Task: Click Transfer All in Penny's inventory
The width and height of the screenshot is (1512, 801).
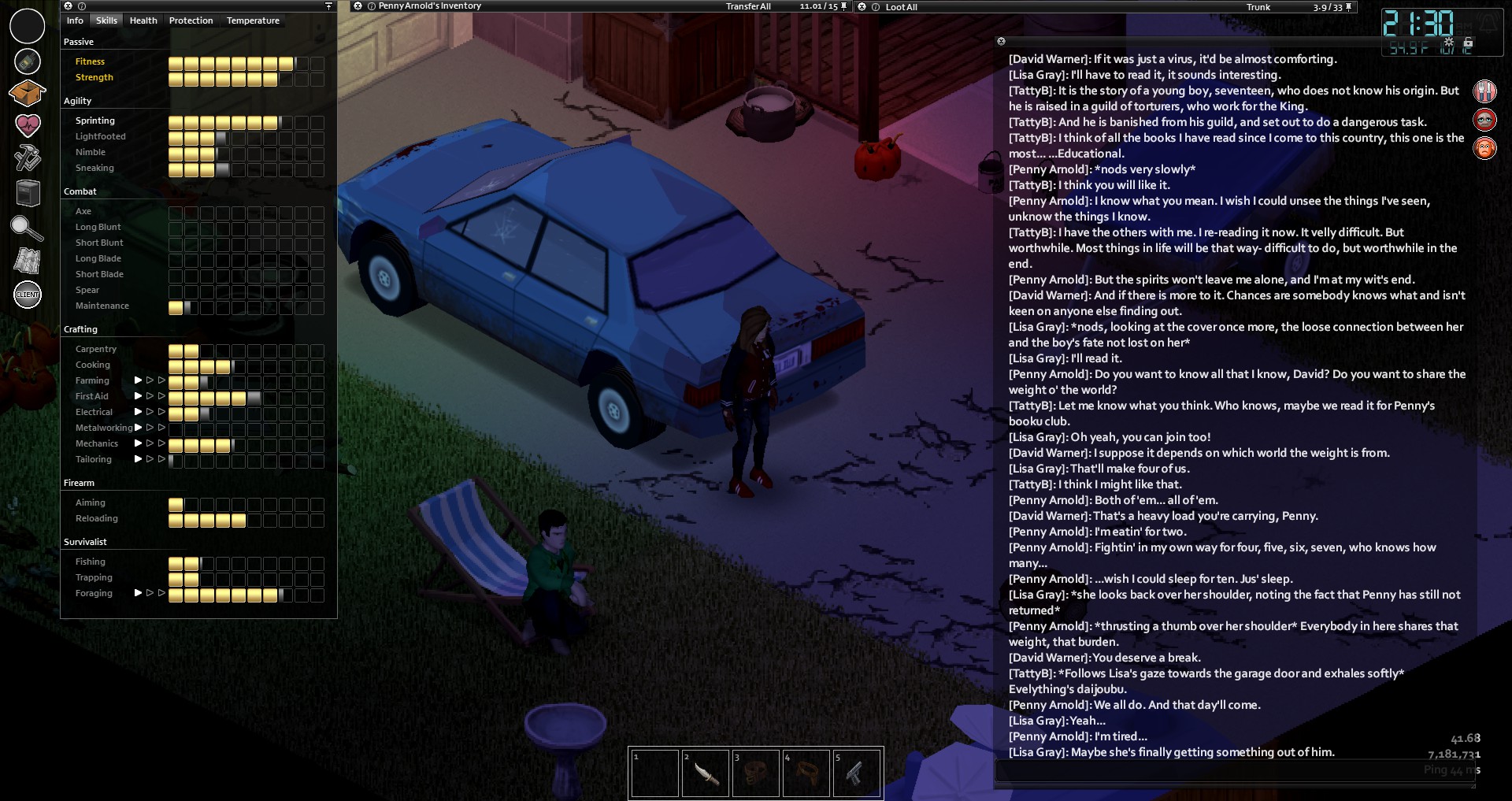Action: tap(748, 6)
